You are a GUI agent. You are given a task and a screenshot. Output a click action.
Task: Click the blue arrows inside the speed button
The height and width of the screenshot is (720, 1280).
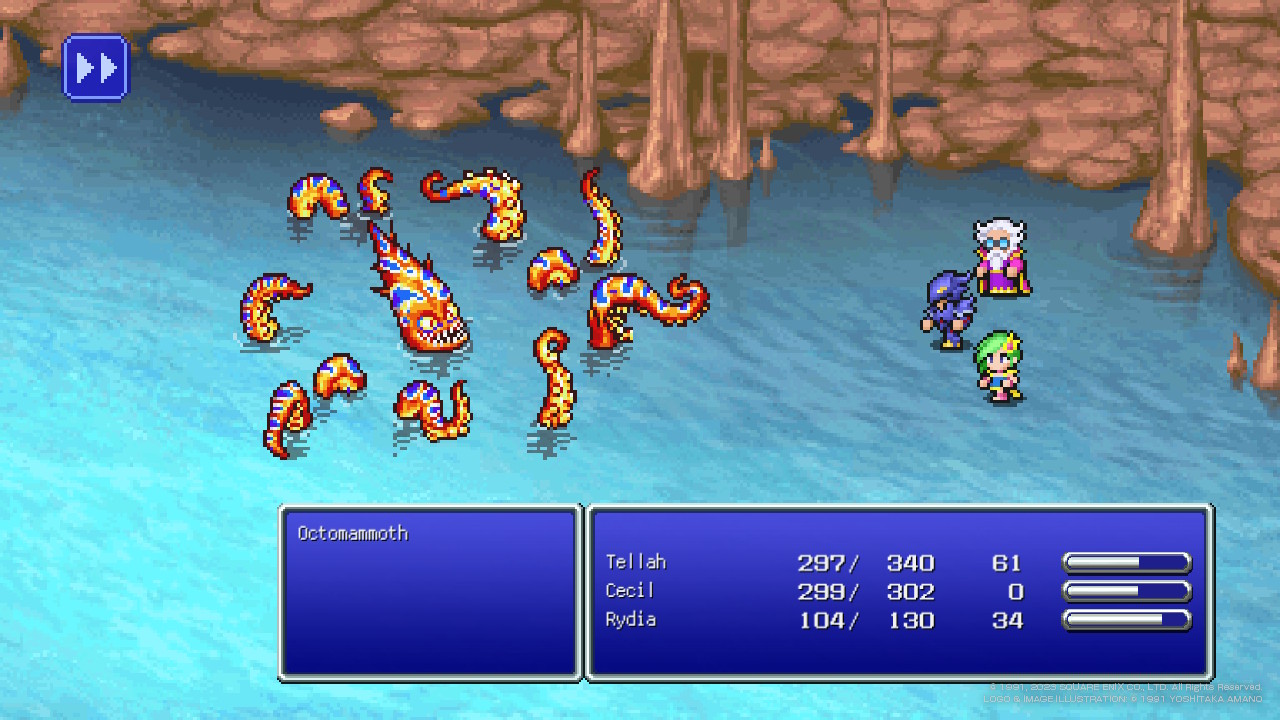(x=96, y=67)
